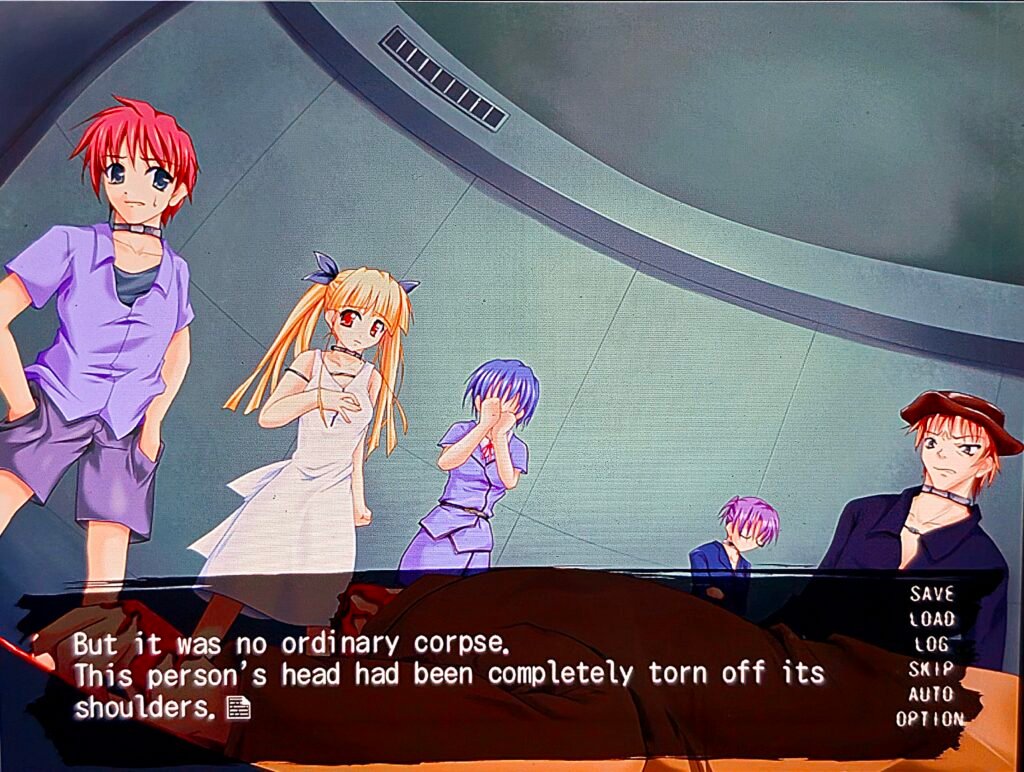The height and width of the screenshot is (772, 1024).
Task: Open the LOAD menu
Action: (931, 619)
